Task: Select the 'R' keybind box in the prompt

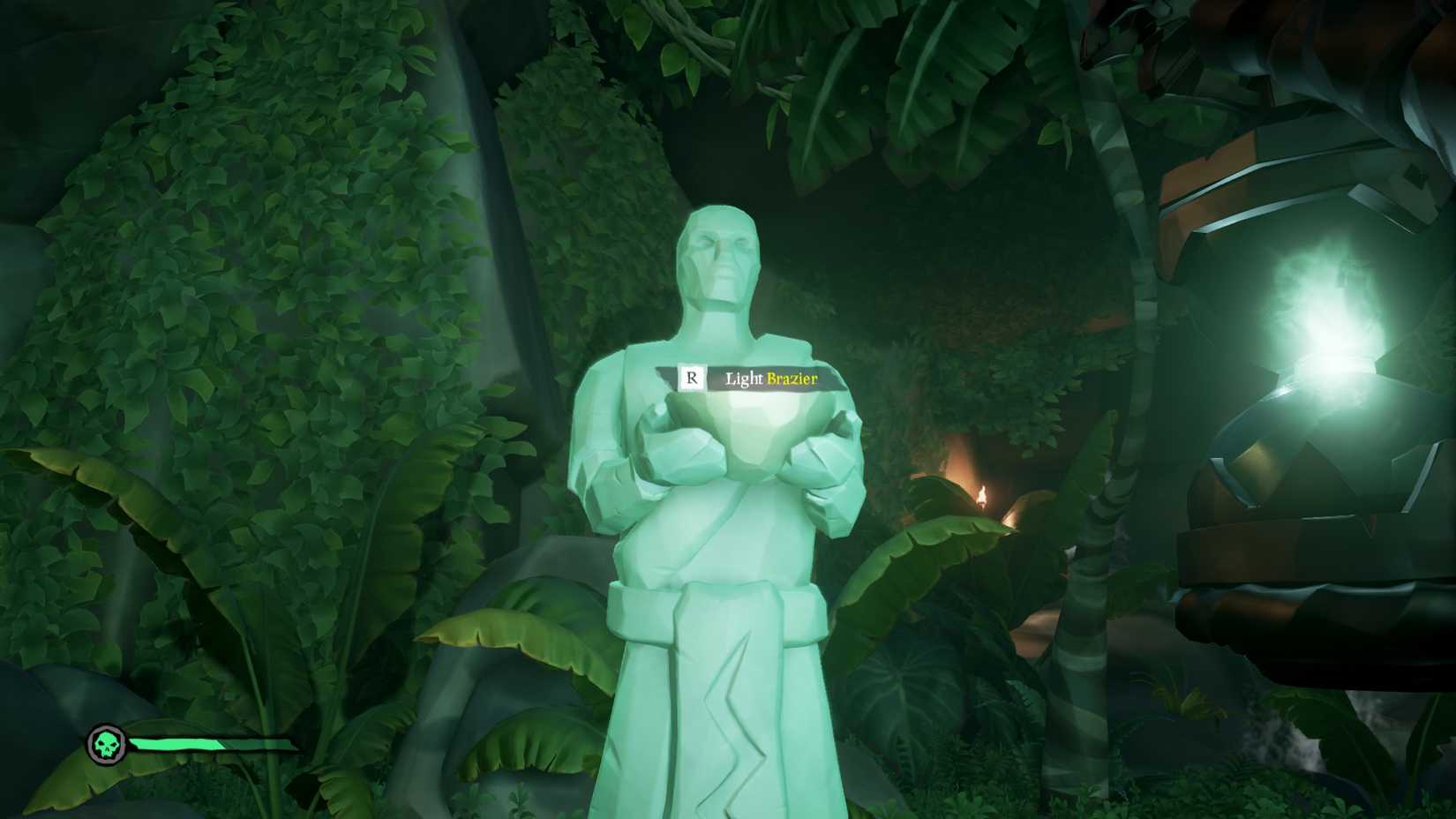Action: 694,376
